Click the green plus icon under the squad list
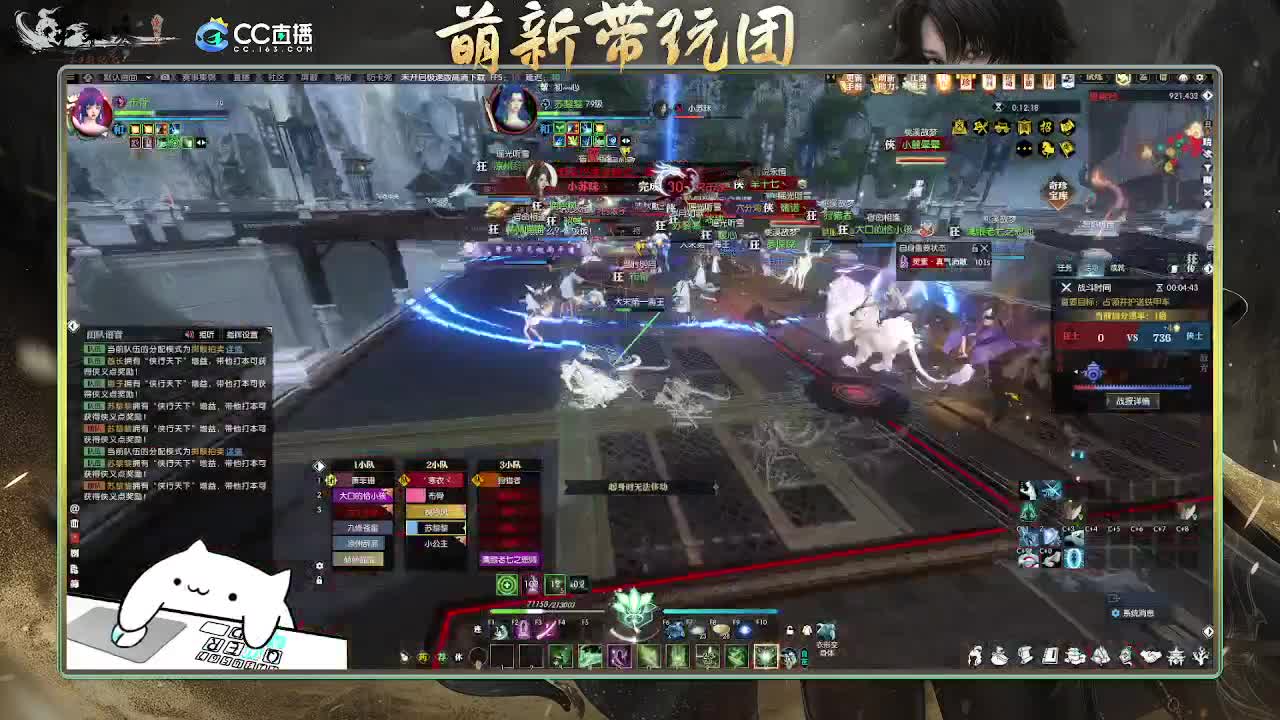Viewport: 1280px width, 720px height. [x=505, y=583]
